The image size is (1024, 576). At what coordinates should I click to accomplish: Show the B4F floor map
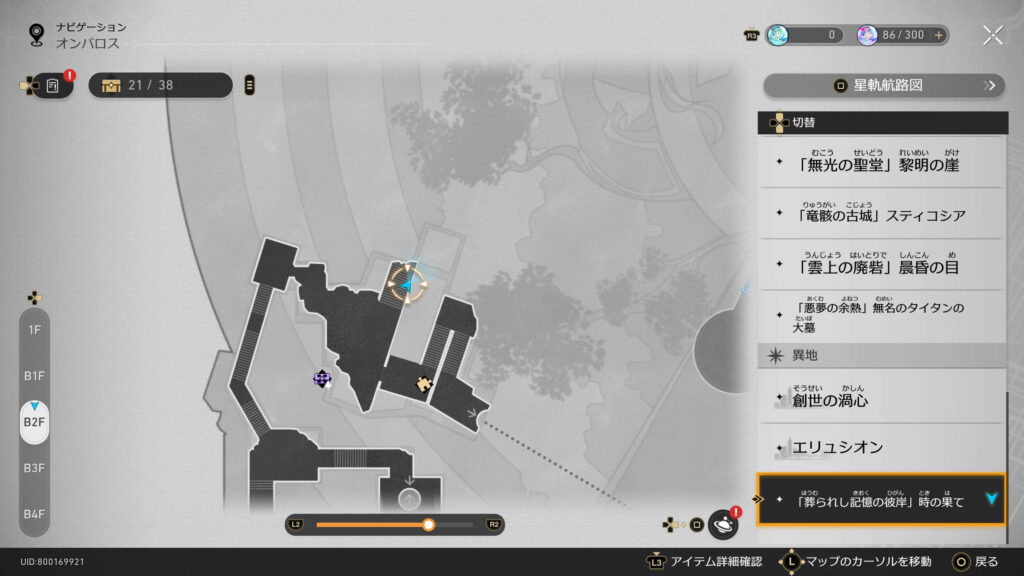coord(34,514)
